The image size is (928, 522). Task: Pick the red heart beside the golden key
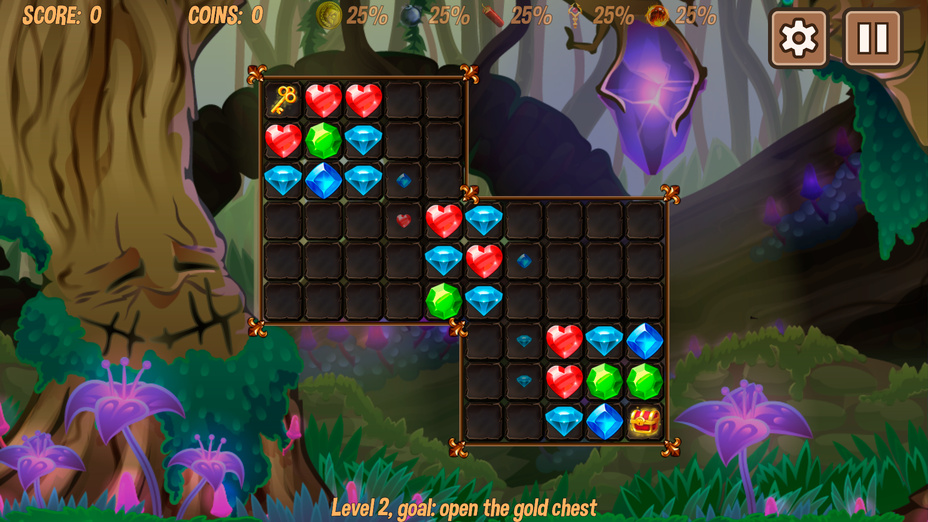click(x=324, y=100)
